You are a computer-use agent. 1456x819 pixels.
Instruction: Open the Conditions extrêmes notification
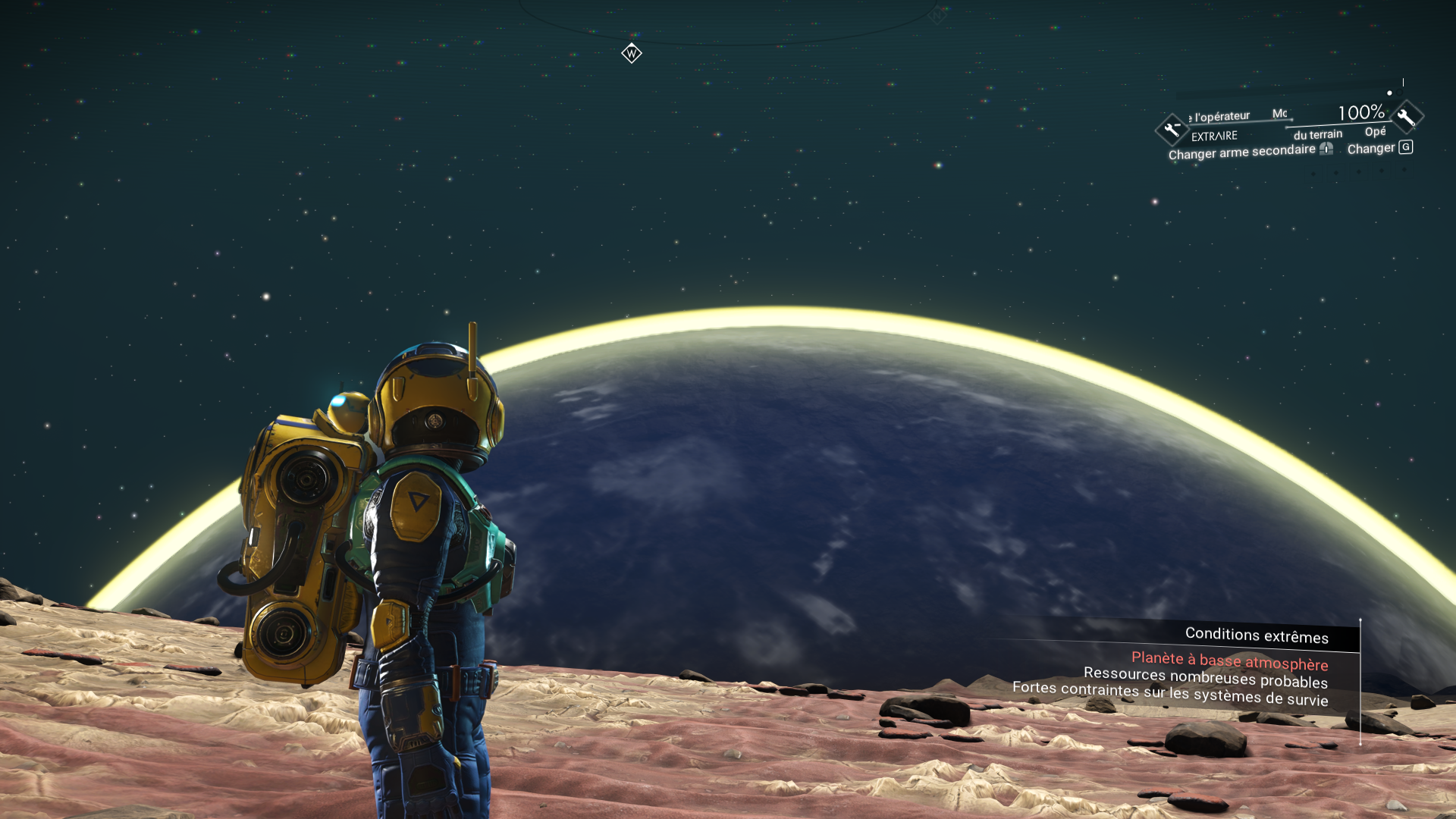tap(1256, 635)
